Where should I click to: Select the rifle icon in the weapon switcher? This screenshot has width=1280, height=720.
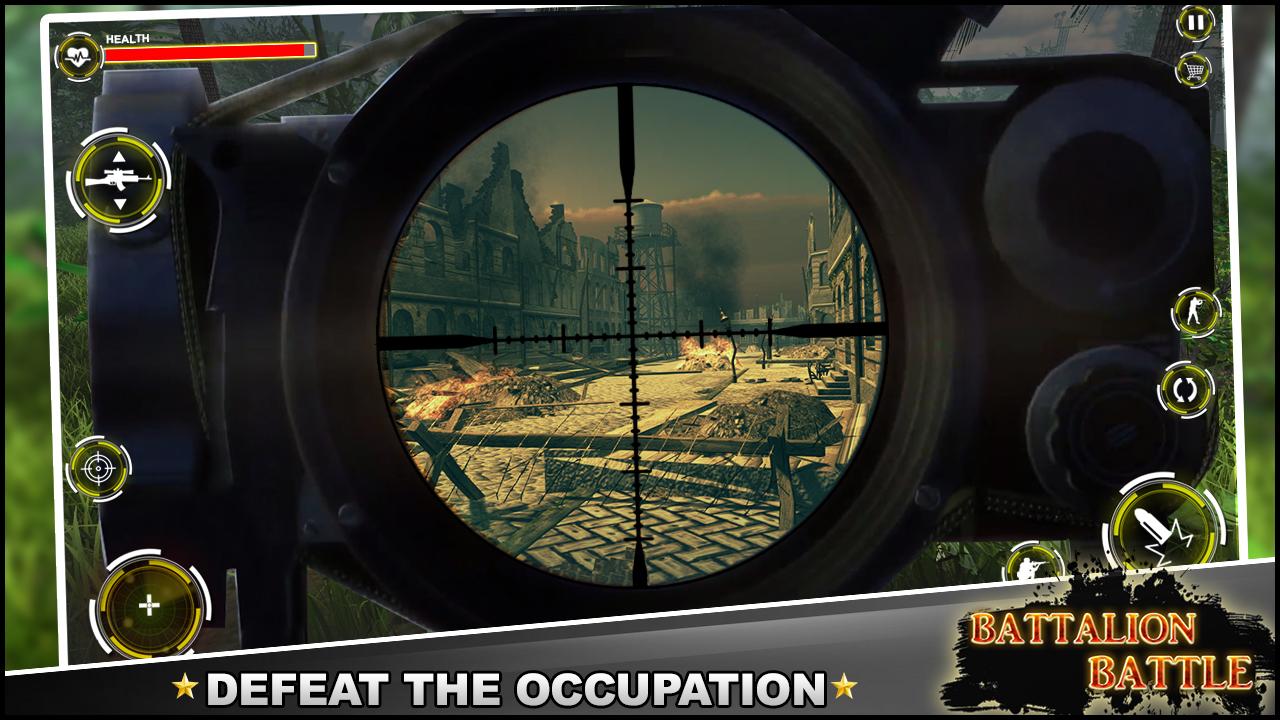coord(118,178)
